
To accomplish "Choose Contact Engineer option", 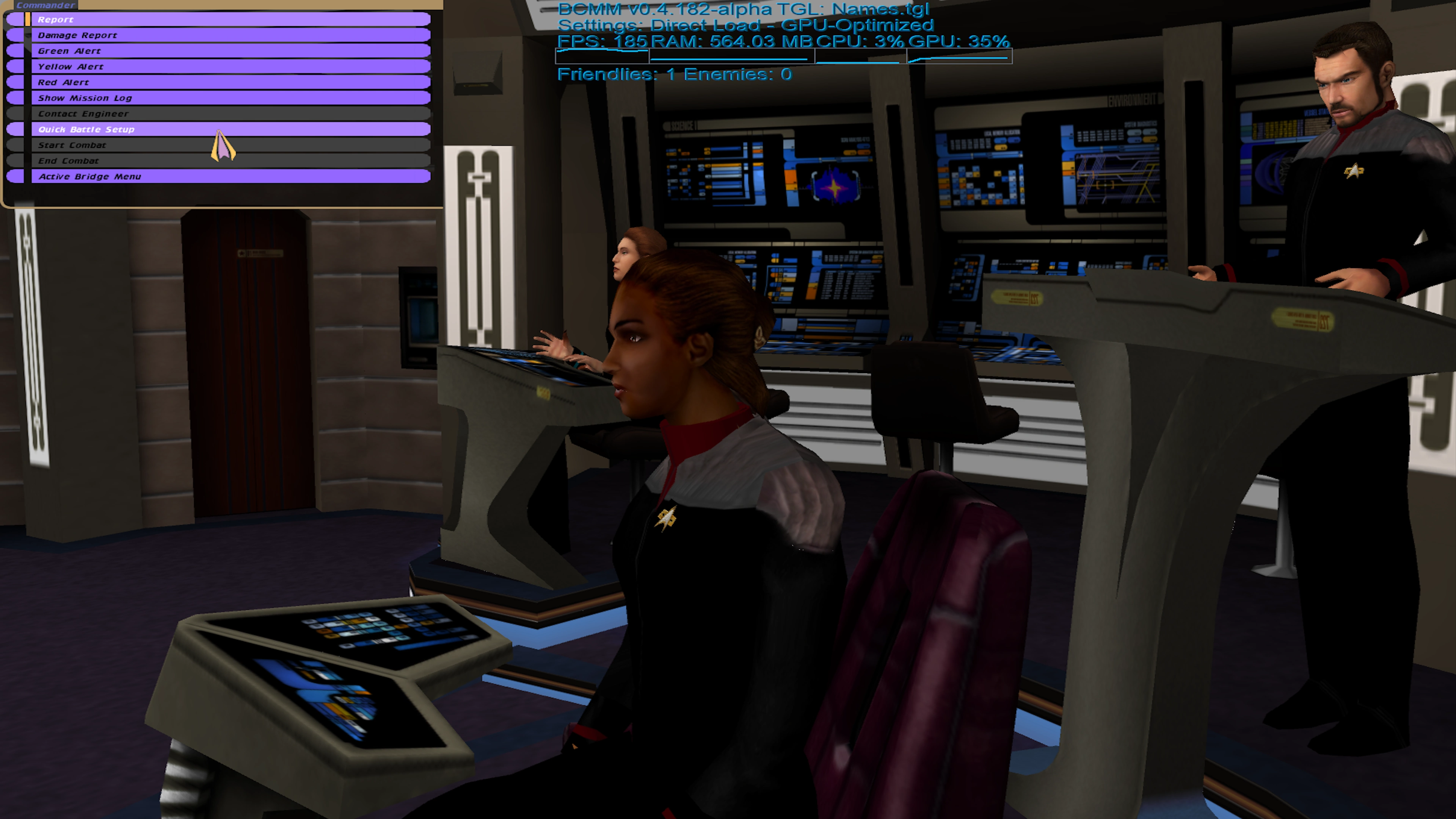I will click(x=226, y=114).
